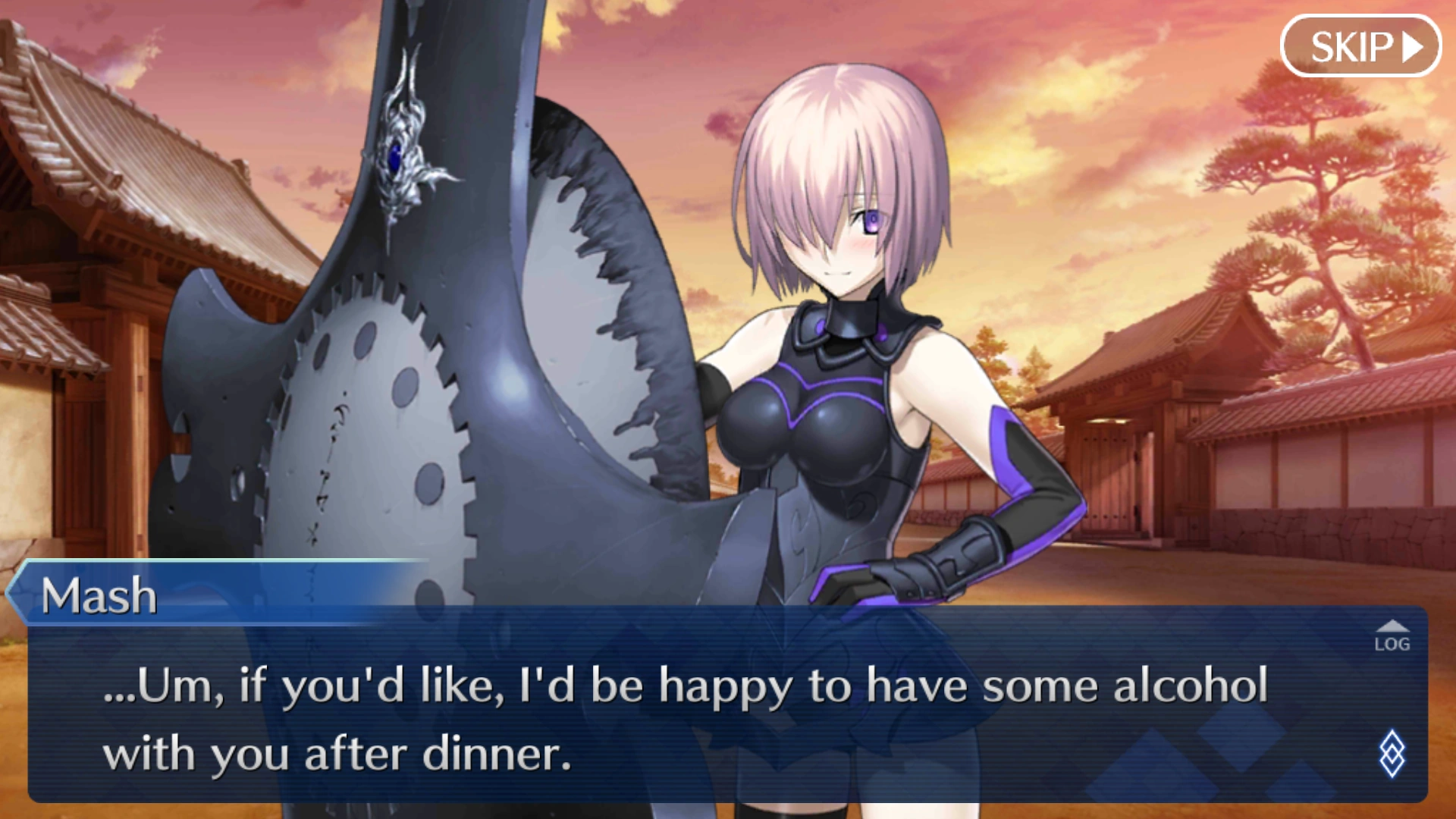Viewport: 1456px width, 819px height.
Task: Click the arrow inside the SKIP button
Action: click(x=1412, y=46)
